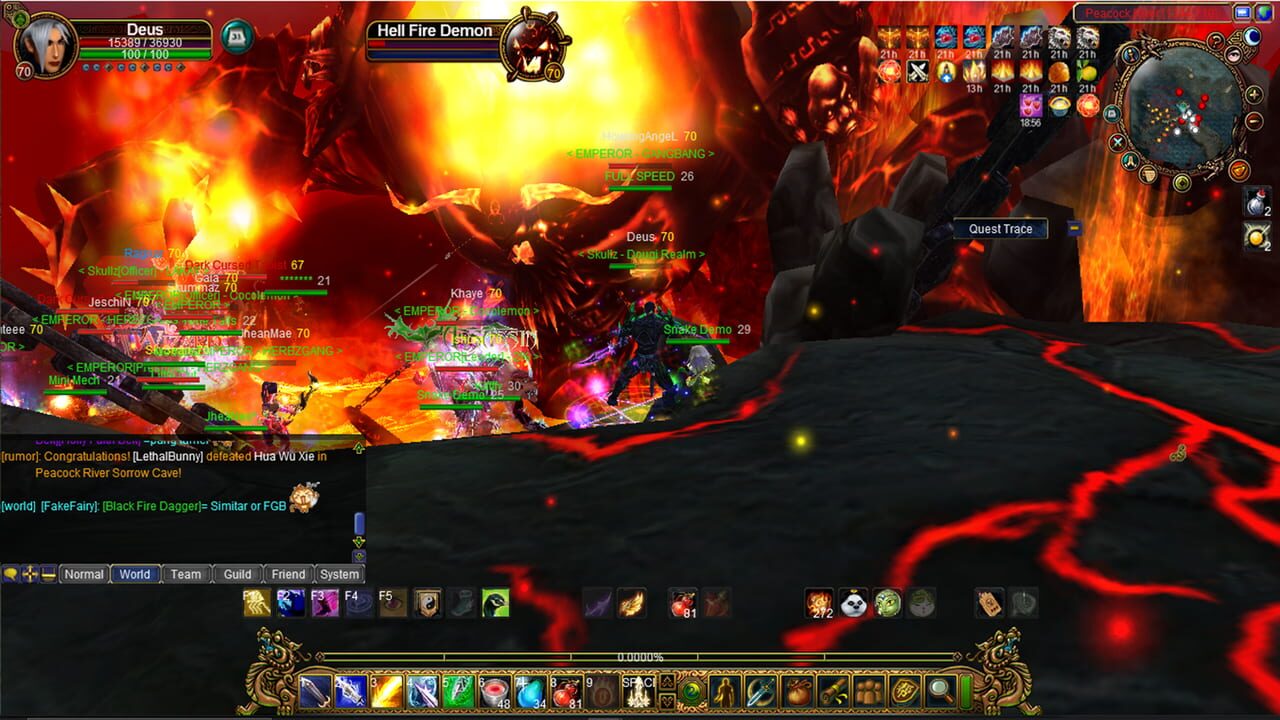Open the System chat tab
1280x720 pixels.
339,574
